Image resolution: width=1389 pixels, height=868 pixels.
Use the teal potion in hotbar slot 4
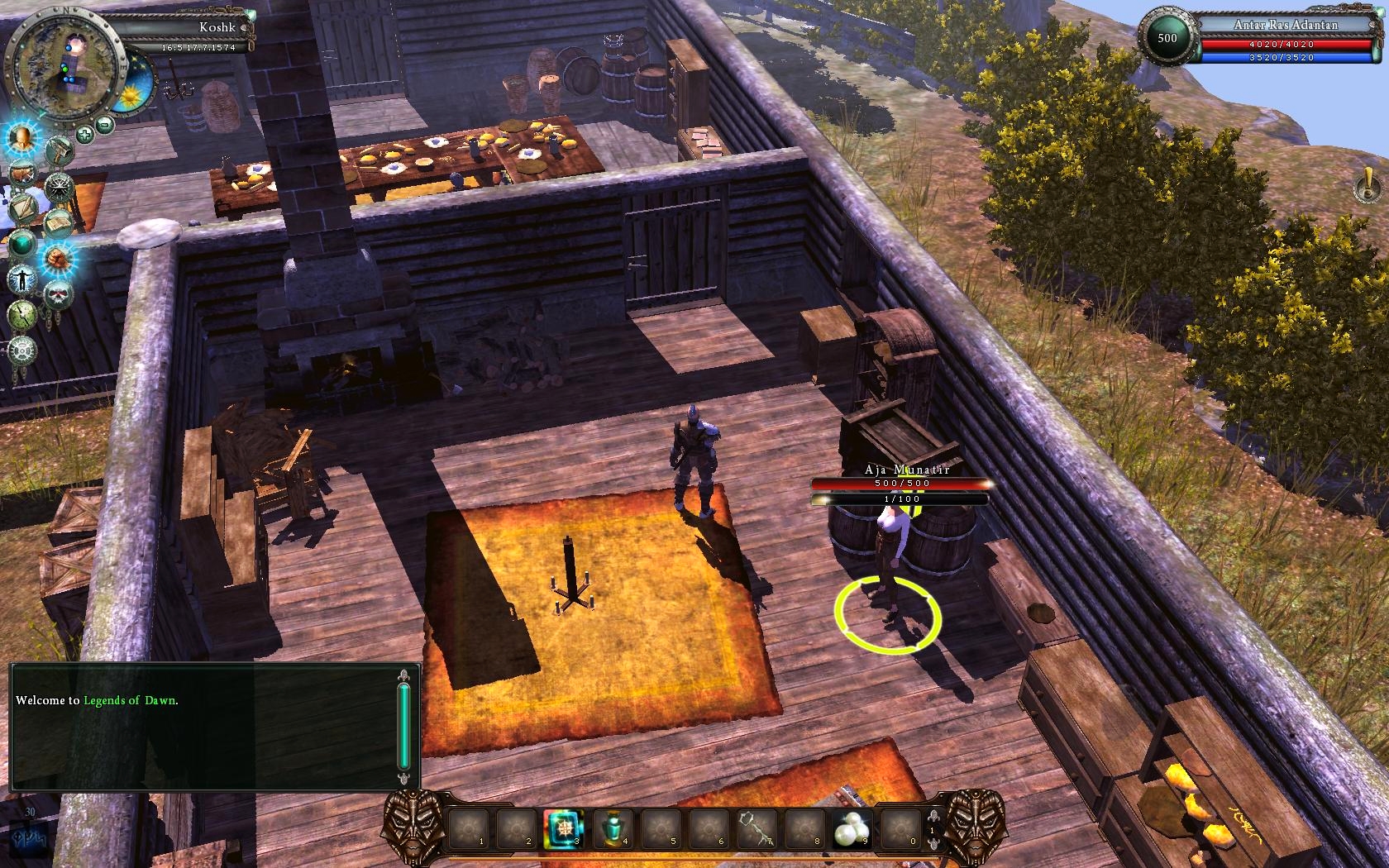point(612,828)
